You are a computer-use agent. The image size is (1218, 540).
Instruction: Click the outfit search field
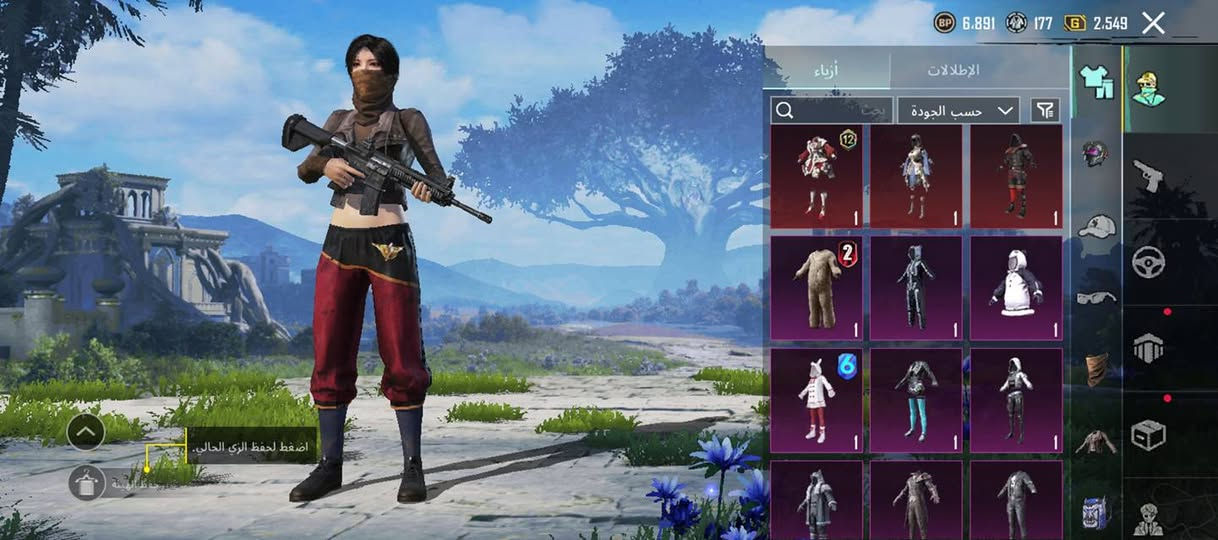tap(830, 110)
